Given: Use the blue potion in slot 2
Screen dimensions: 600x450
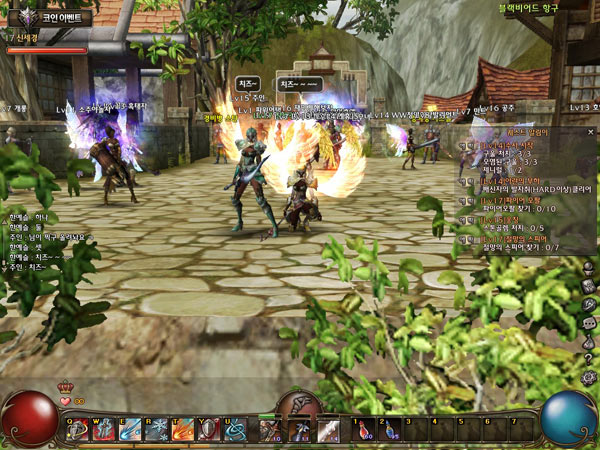Looking at the screenshot, I should pyautogui.click(x=390, y=430).
